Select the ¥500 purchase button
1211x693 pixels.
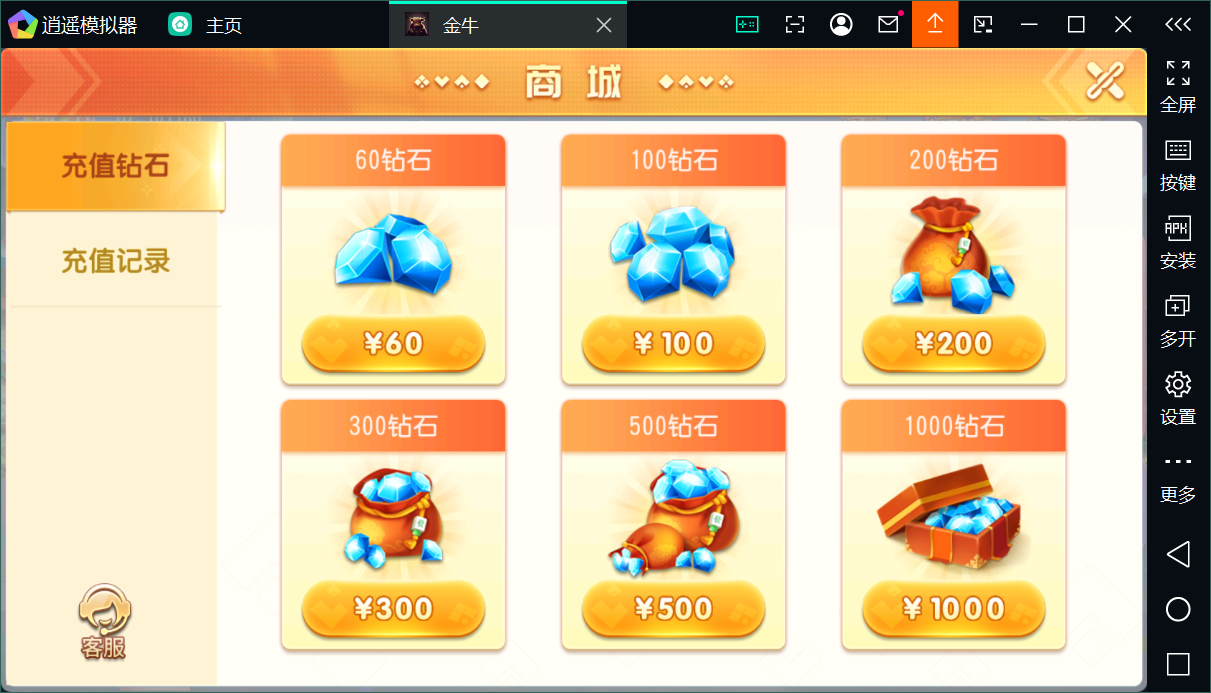tap(673, 608)
